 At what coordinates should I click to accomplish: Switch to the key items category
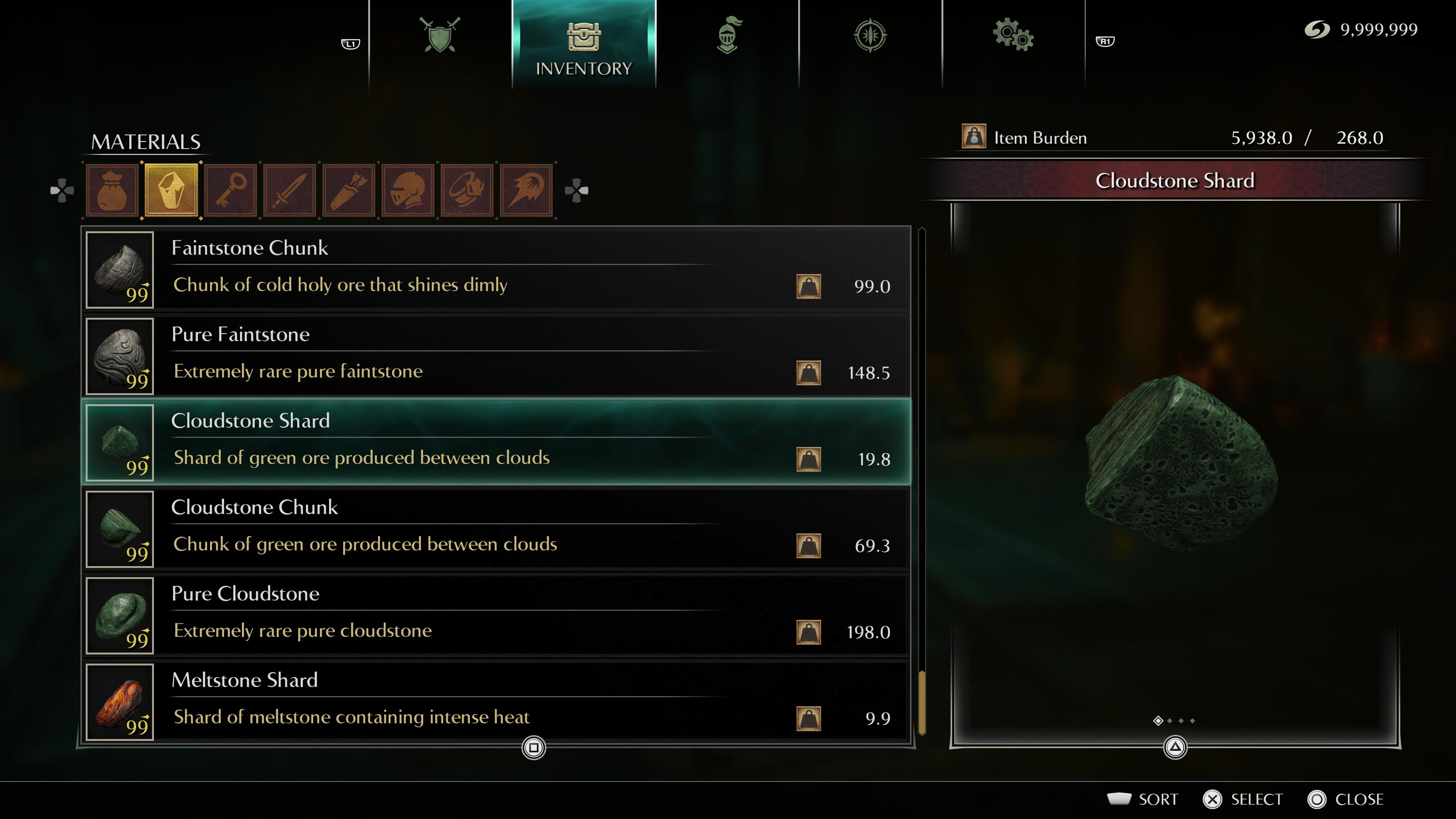[231, 190]
